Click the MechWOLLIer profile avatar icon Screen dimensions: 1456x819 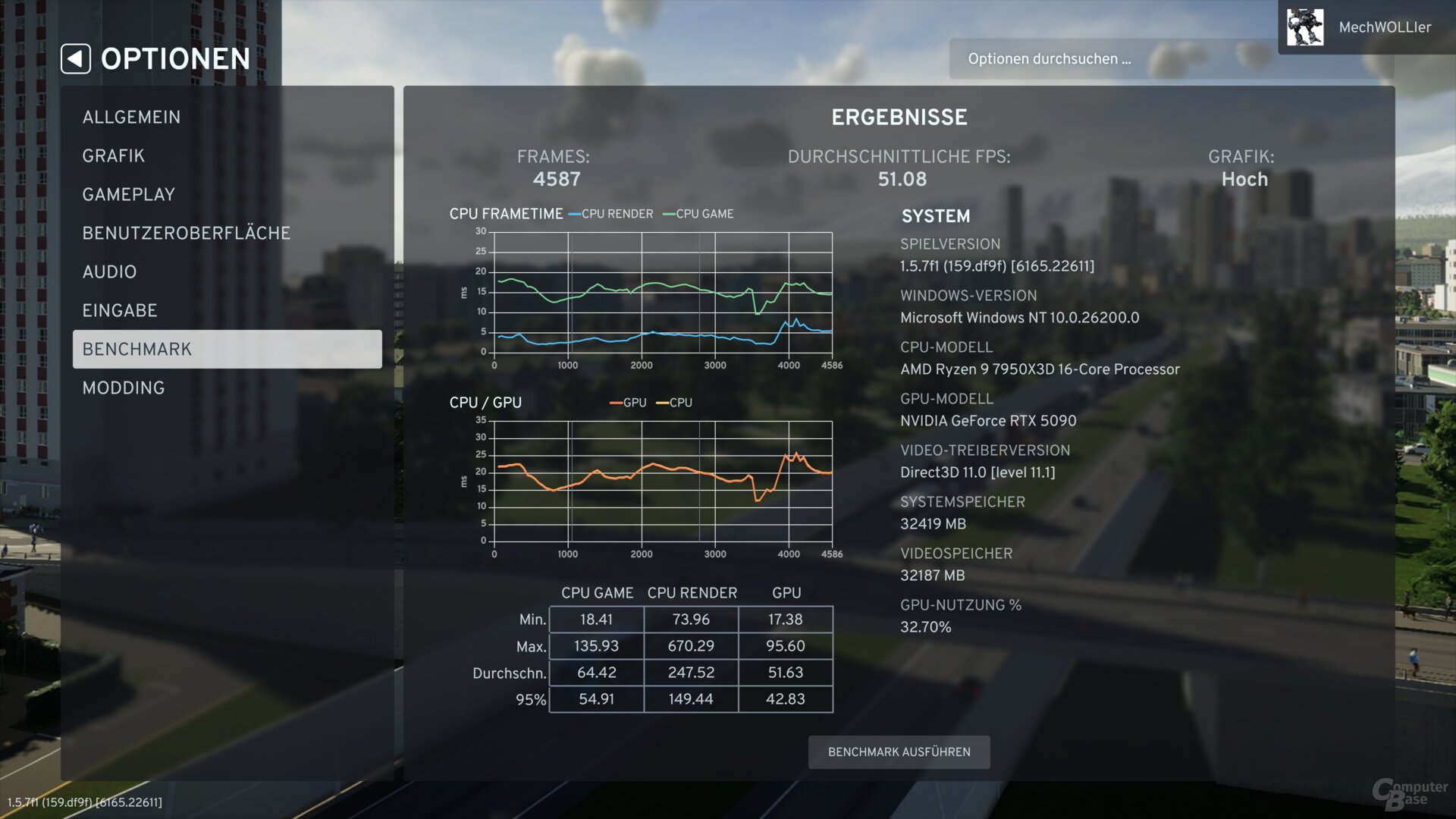coord(1305,27)
